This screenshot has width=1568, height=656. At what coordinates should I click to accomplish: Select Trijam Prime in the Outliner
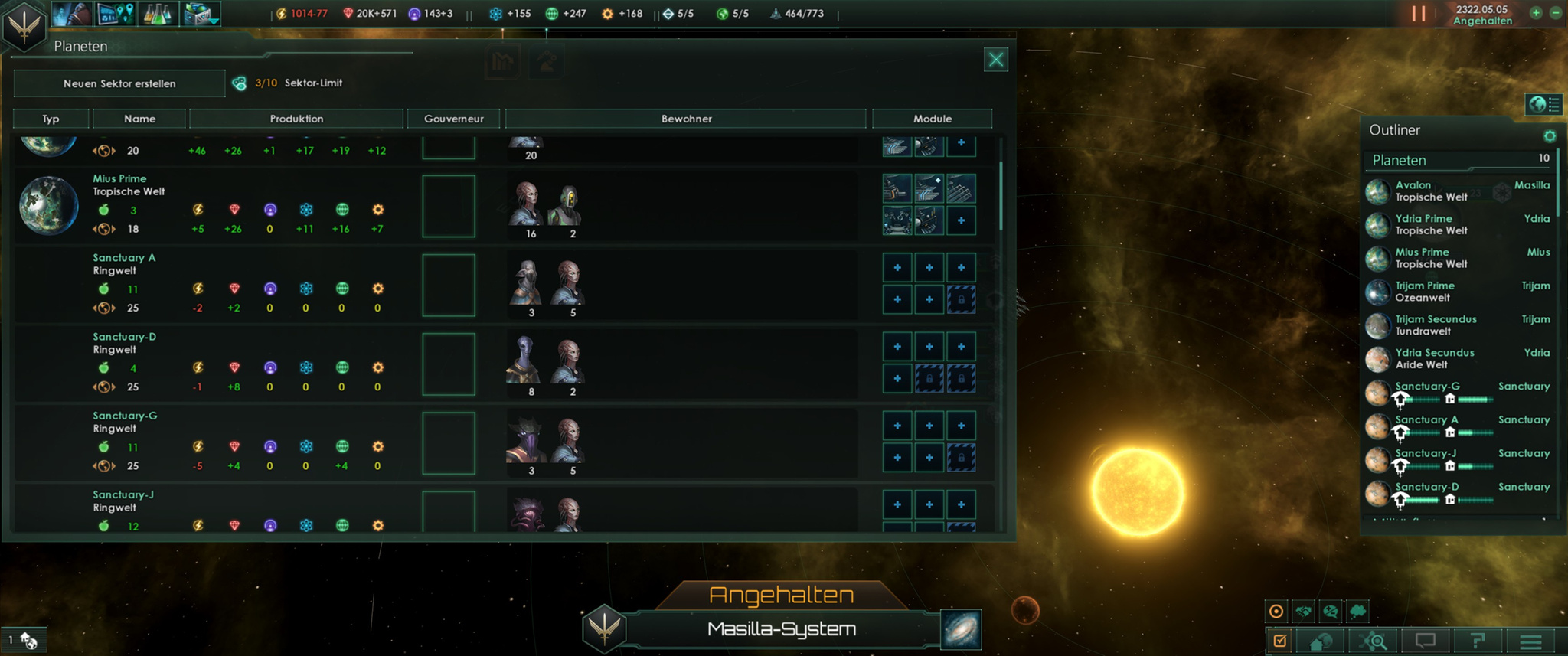pyautogui.click(x=1425, y=292)
